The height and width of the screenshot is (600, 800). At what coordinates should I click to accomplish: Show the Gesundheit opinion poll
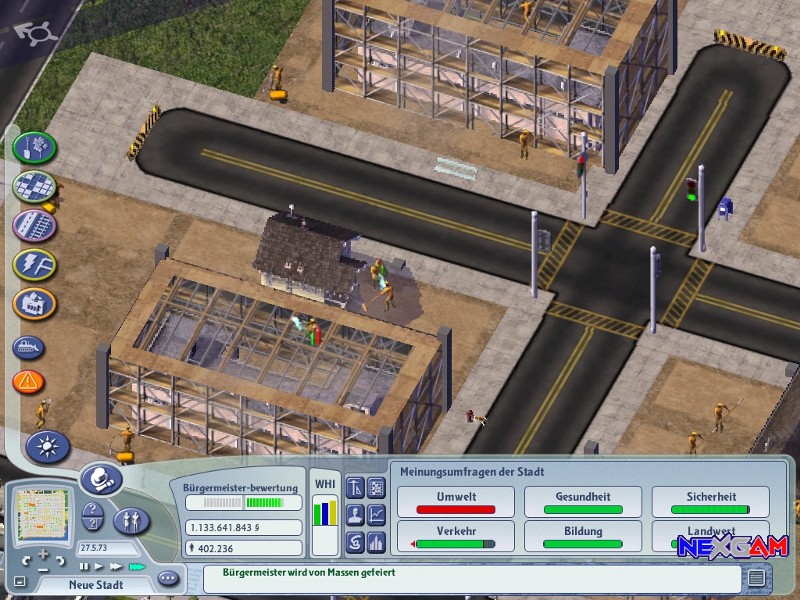pyautogui.click(x=583, y=502)
